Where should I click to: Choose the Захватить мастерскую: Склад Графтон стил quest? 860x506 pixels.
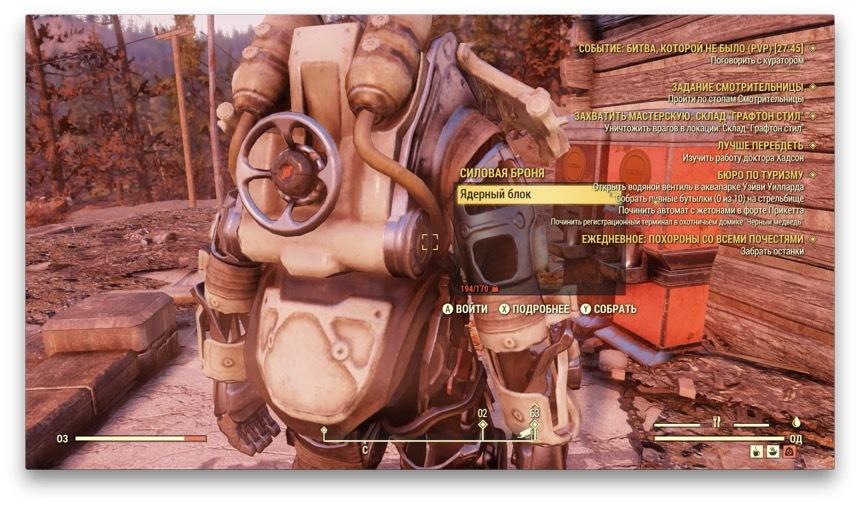(x=689, y=117)
